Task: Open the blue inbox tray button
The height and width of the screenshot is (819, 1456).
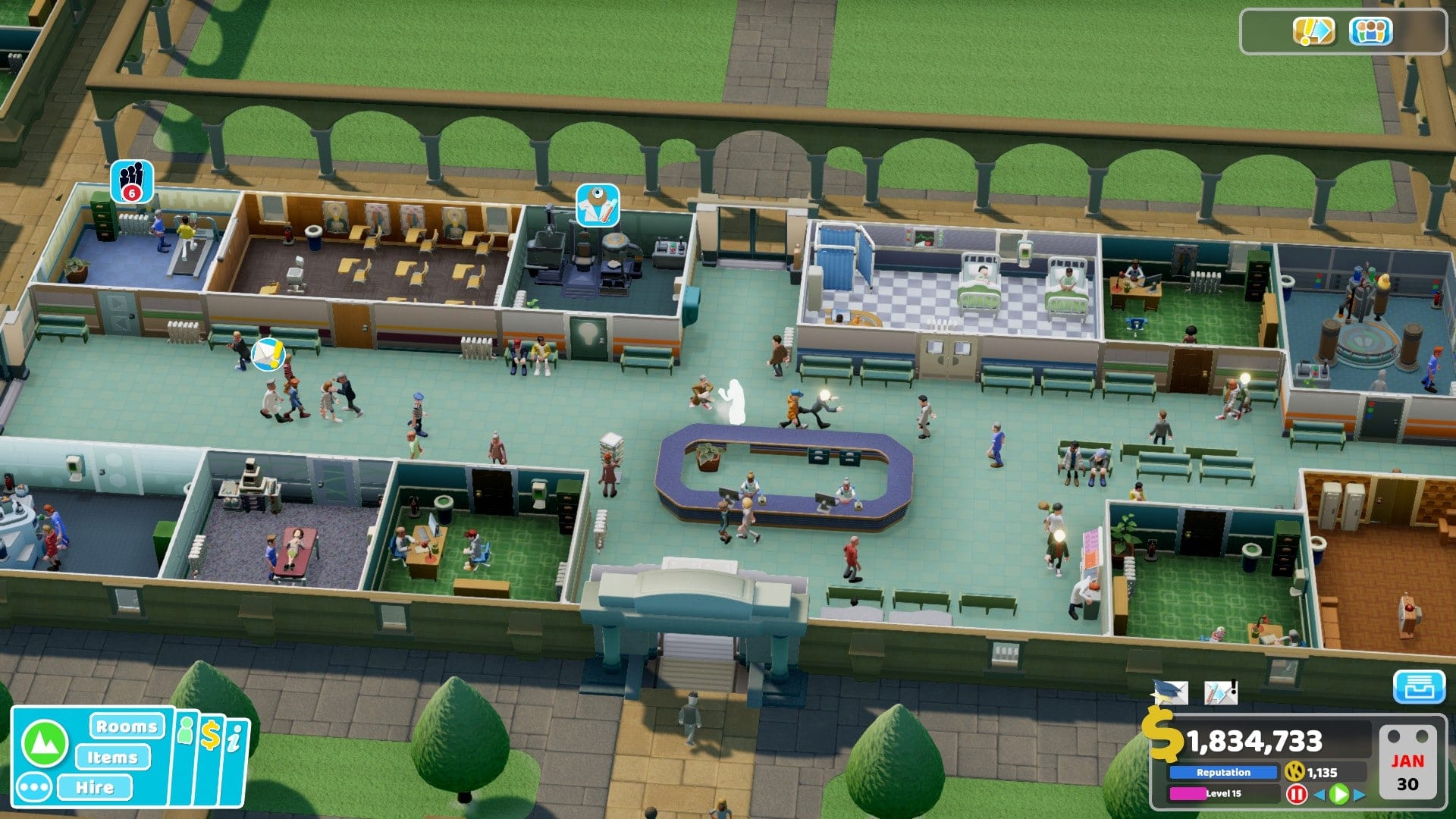Action: (x=1418, y=688)
